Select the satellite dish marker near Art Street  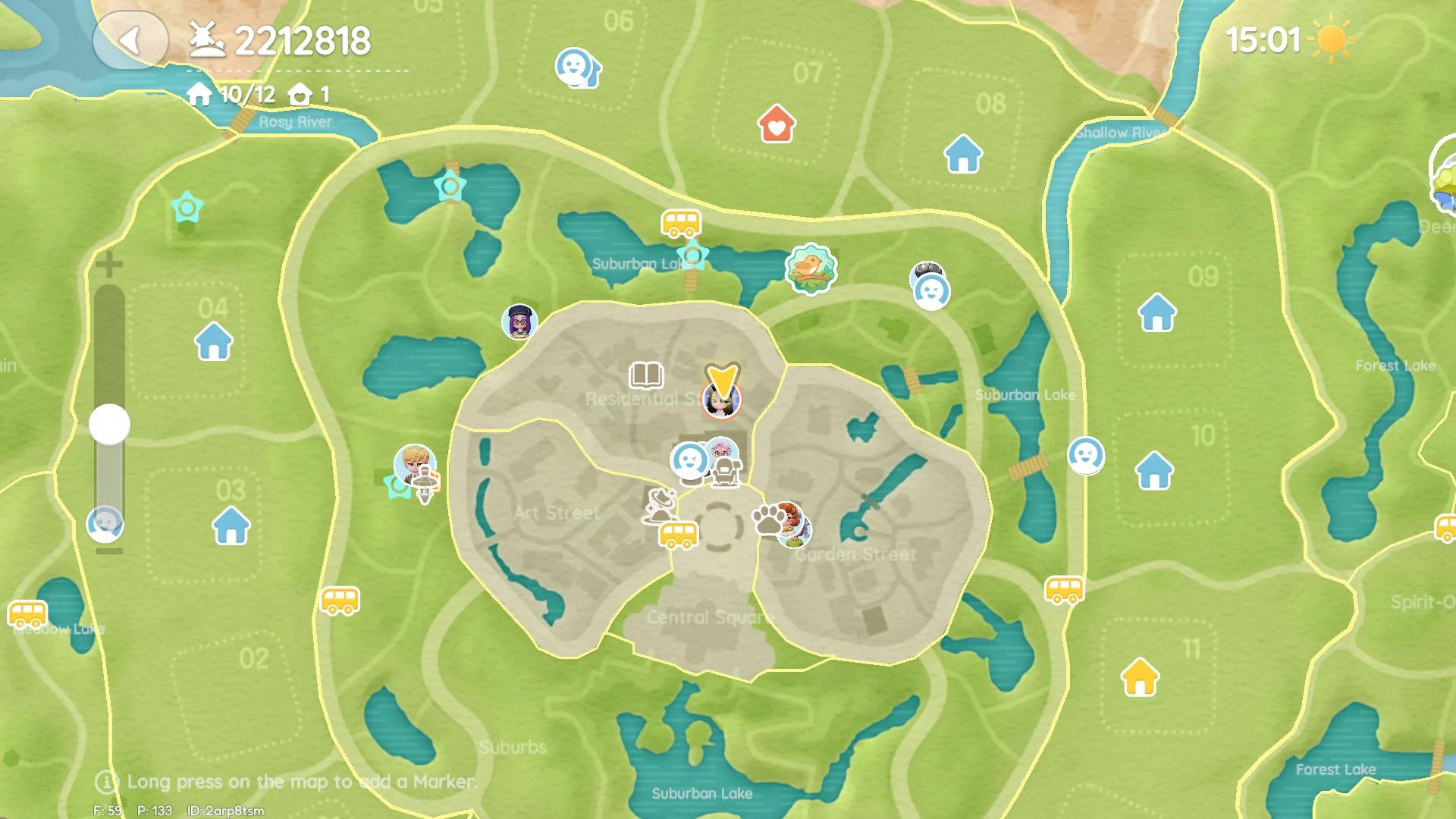click(660, 505)
